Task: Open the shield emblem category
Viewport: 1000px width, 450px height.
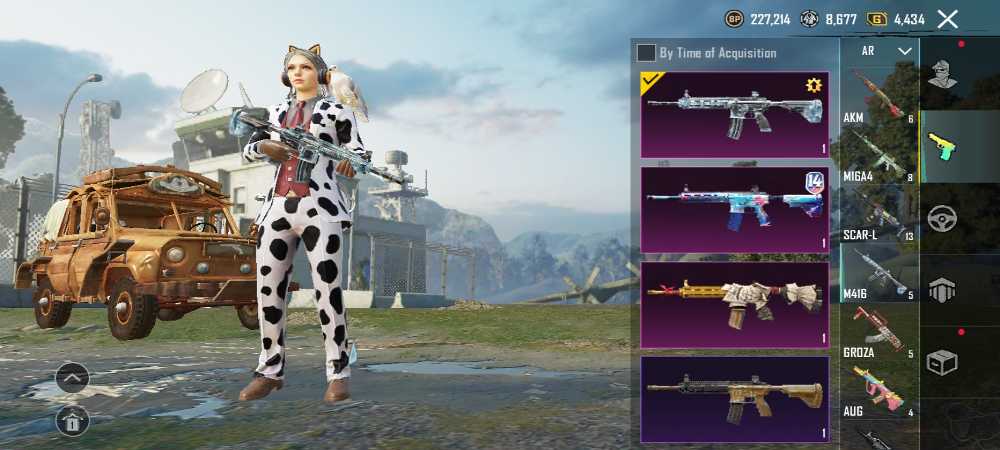Action: 941,289
